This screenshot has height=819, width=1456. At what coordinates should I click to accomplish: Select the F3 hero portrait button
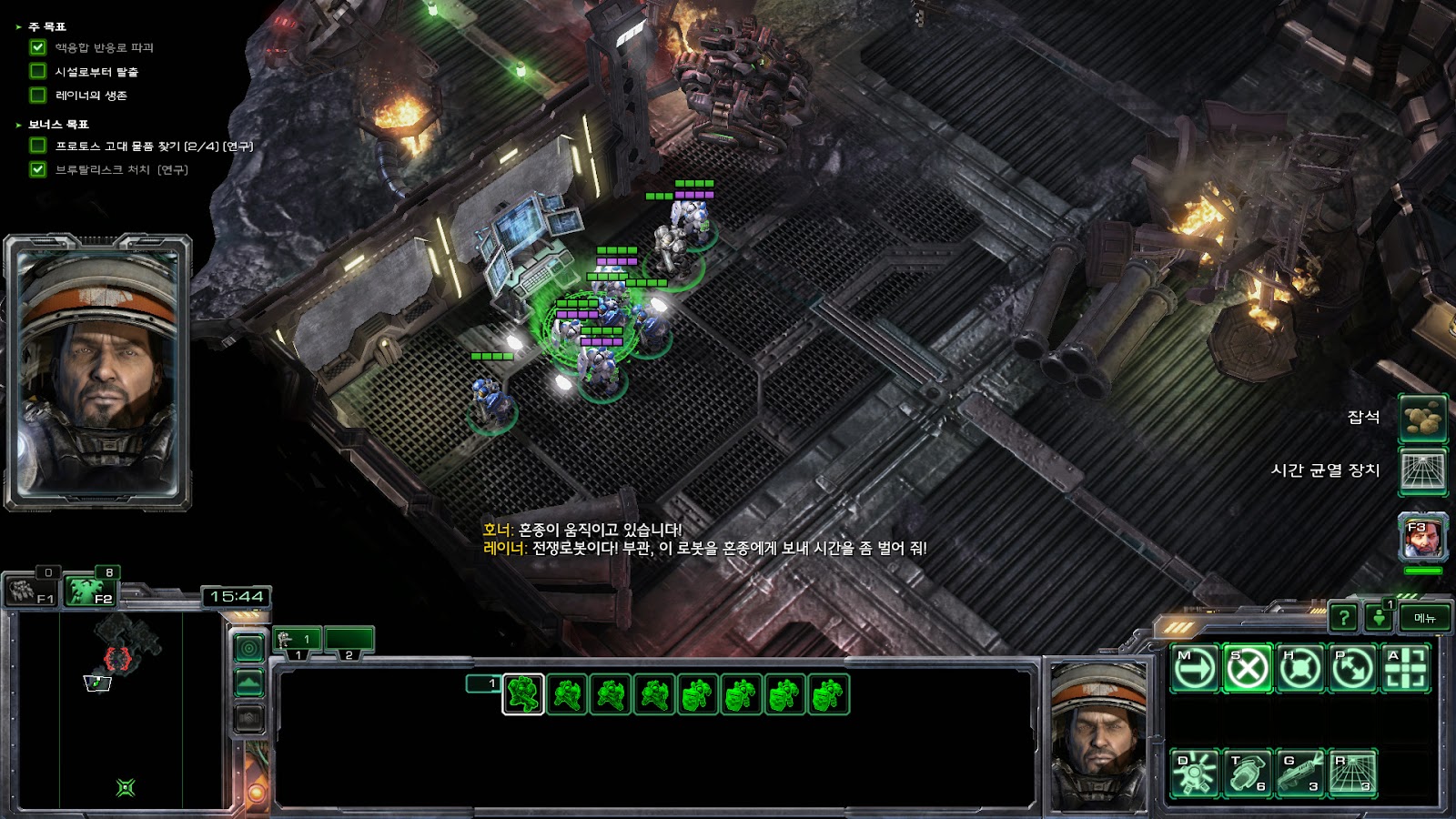pyautogui.click(x=1422, y=538)
